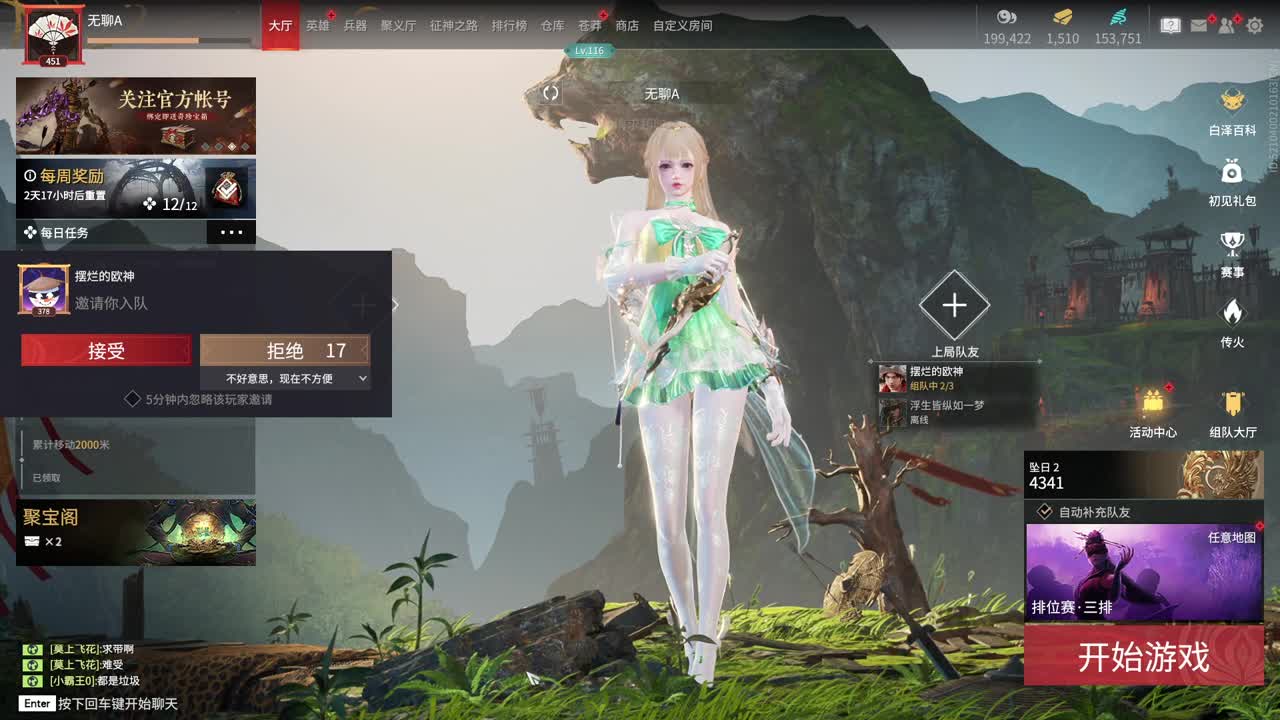Switch to the 兵器 weapons tab
Image resolution: width=1280 pixels, height=720 pixels.
[x=355, y=25]
